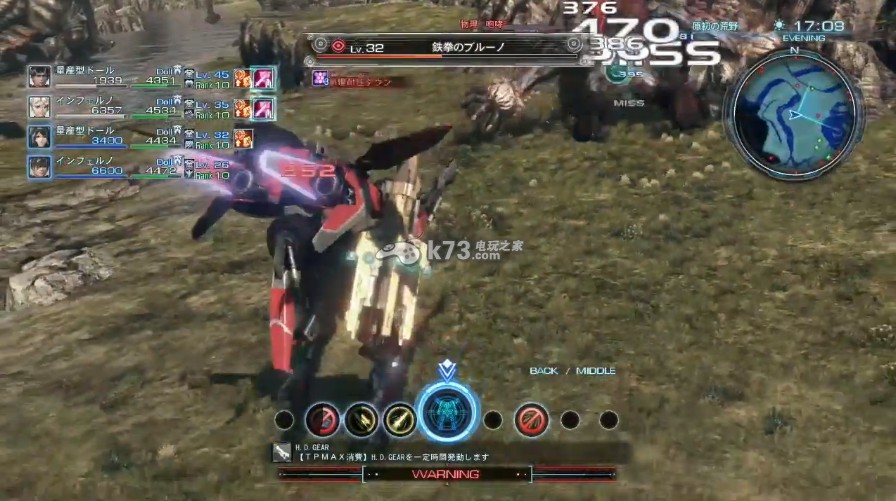Screen dimensions: 896x501
Task: Select the Lv. 26 party member portrait
Action: pyautogui.click(x=39, y=166)
